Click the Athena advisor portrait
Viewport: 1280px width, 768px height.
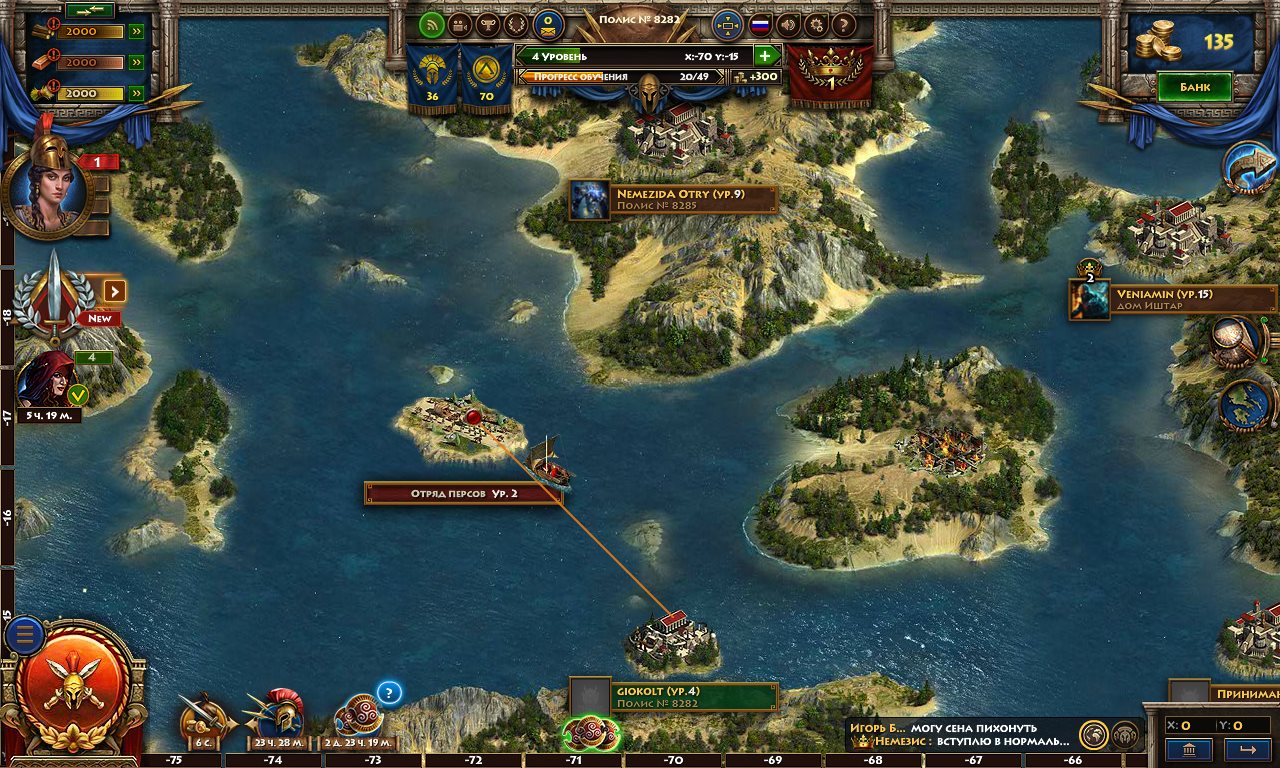(46, 186)
